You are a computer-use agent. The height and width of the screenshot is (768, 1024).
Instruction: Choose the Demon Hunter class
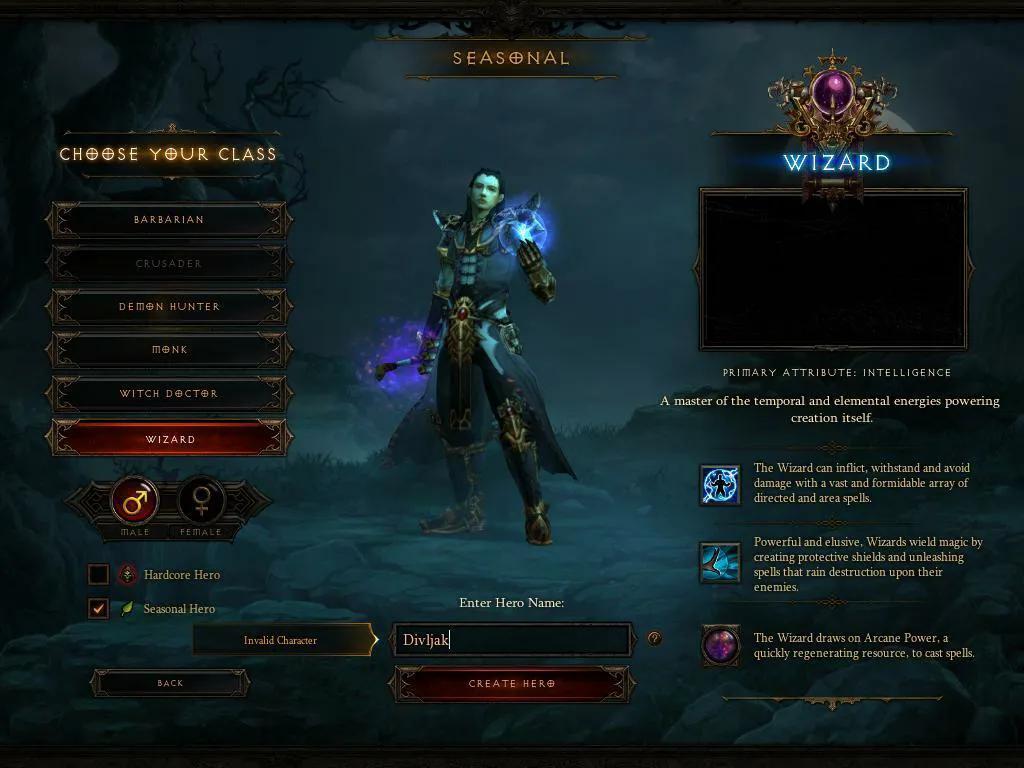pos(169,307)
